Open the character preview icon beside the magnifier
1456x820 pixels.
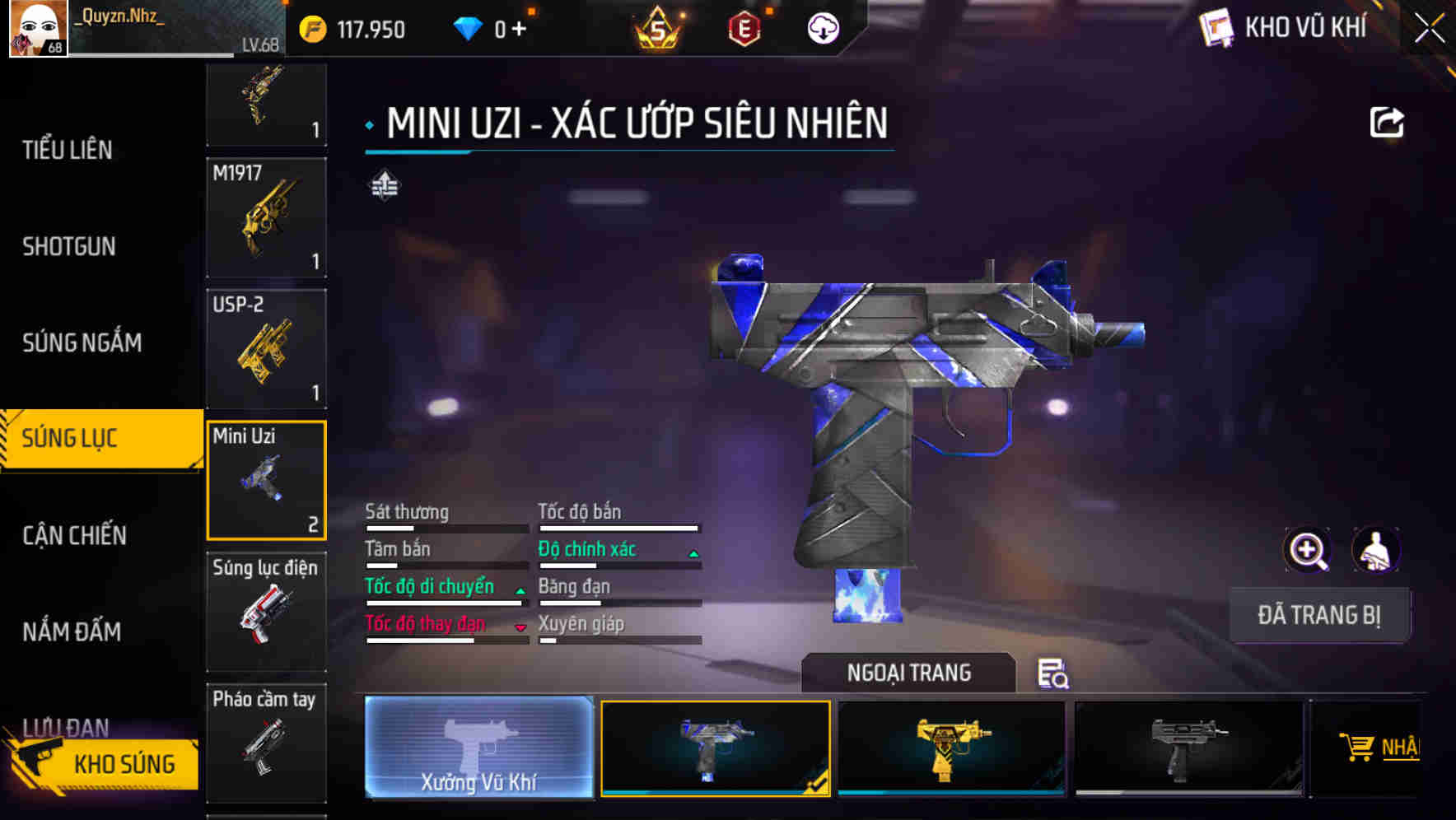[1375, 549]
